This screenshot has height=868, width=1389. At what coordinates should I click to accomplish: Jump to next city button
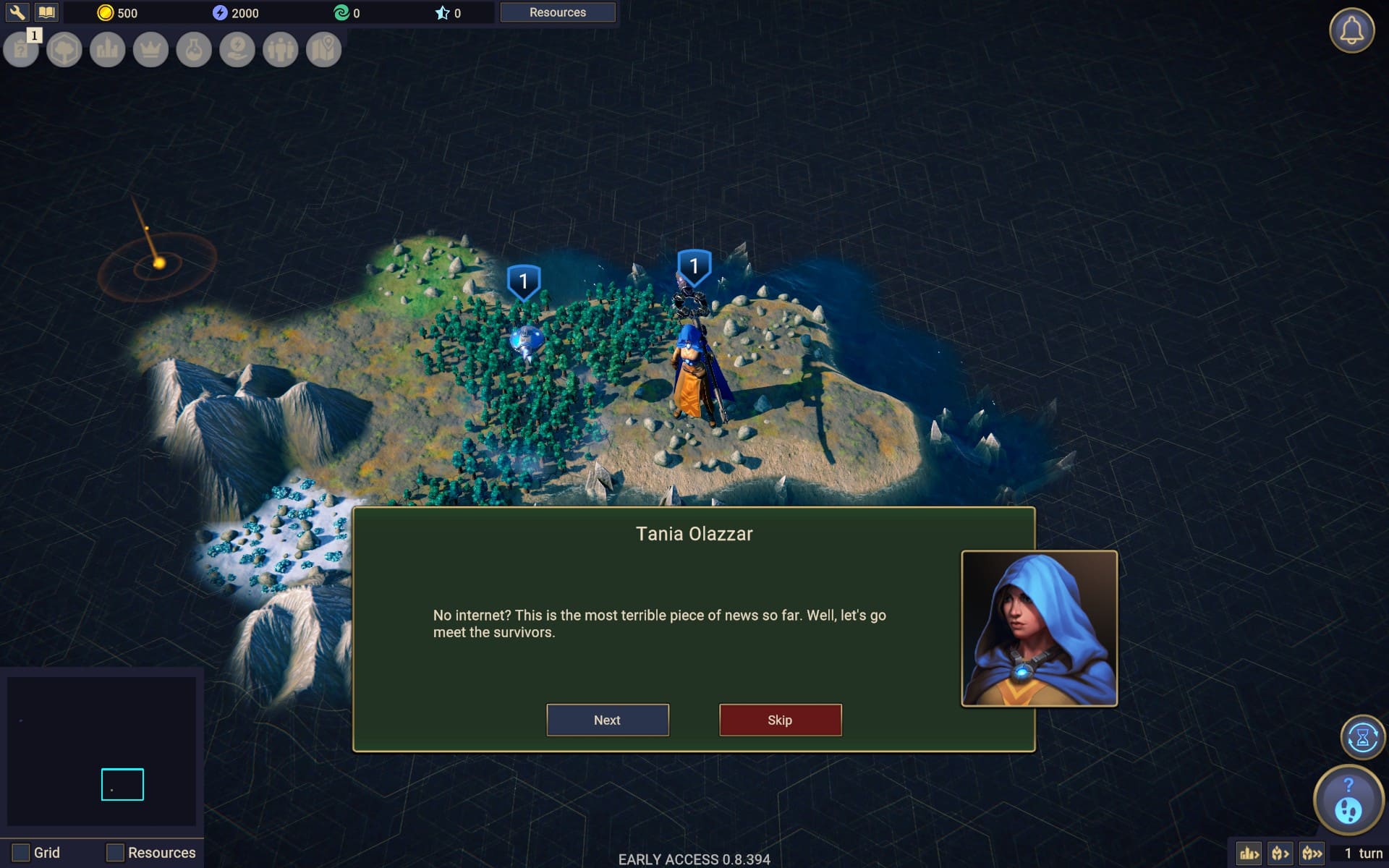[1249, 854]
